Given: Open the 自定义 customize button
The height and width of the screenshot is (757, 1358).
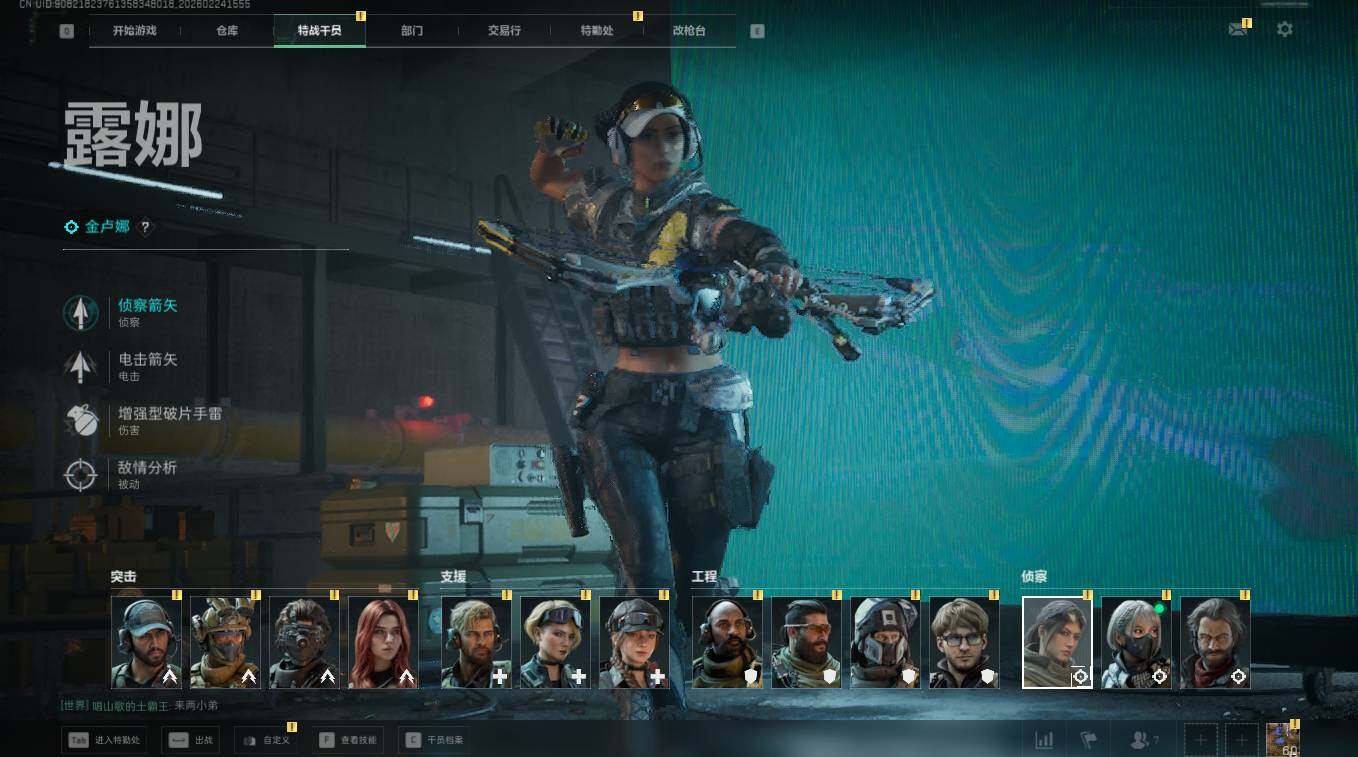Looking at the screenshot, I should pos(266,741).
